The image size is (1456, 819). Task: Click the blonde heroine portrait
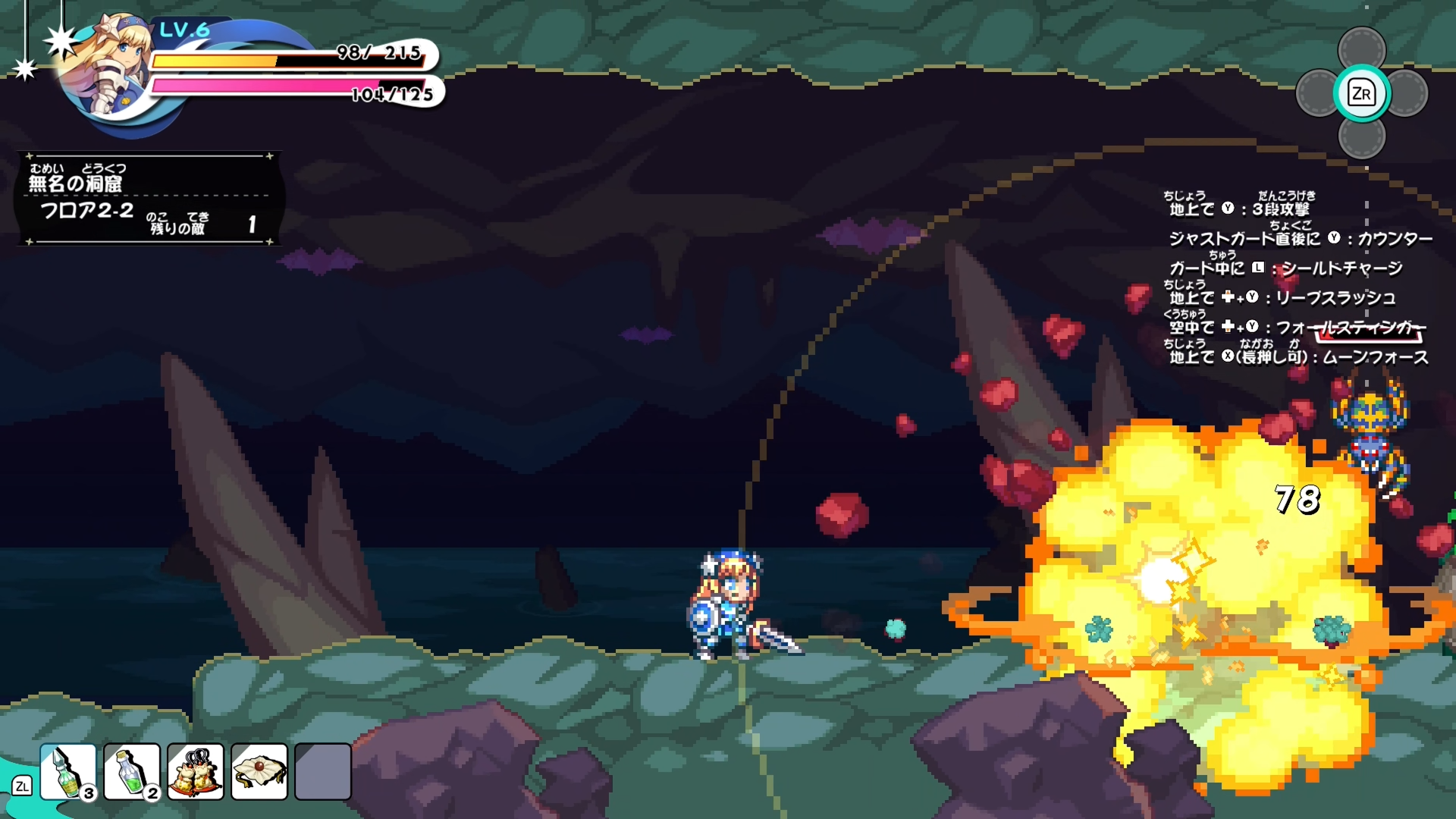point(114,68)
